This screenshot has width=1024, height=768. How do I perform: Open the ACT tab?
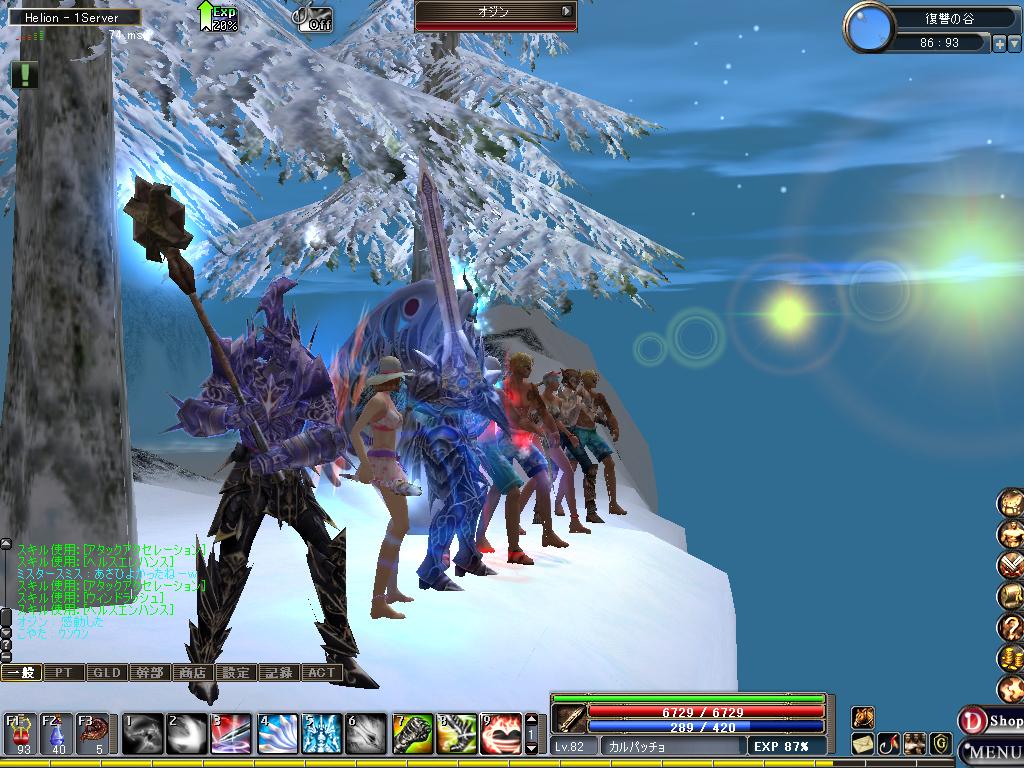(320, 673)
